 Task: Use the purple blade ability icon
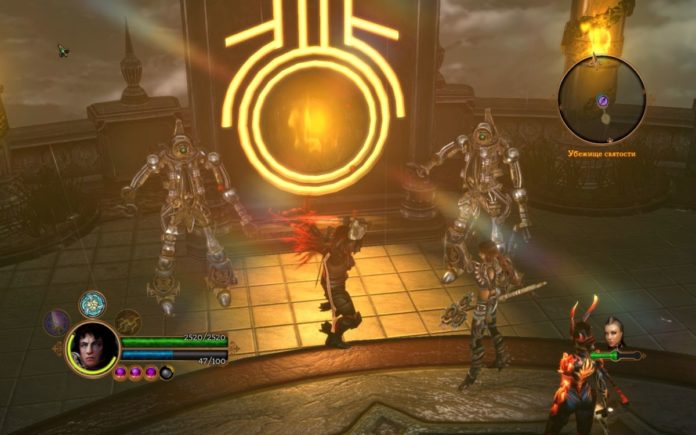(57, 322)
